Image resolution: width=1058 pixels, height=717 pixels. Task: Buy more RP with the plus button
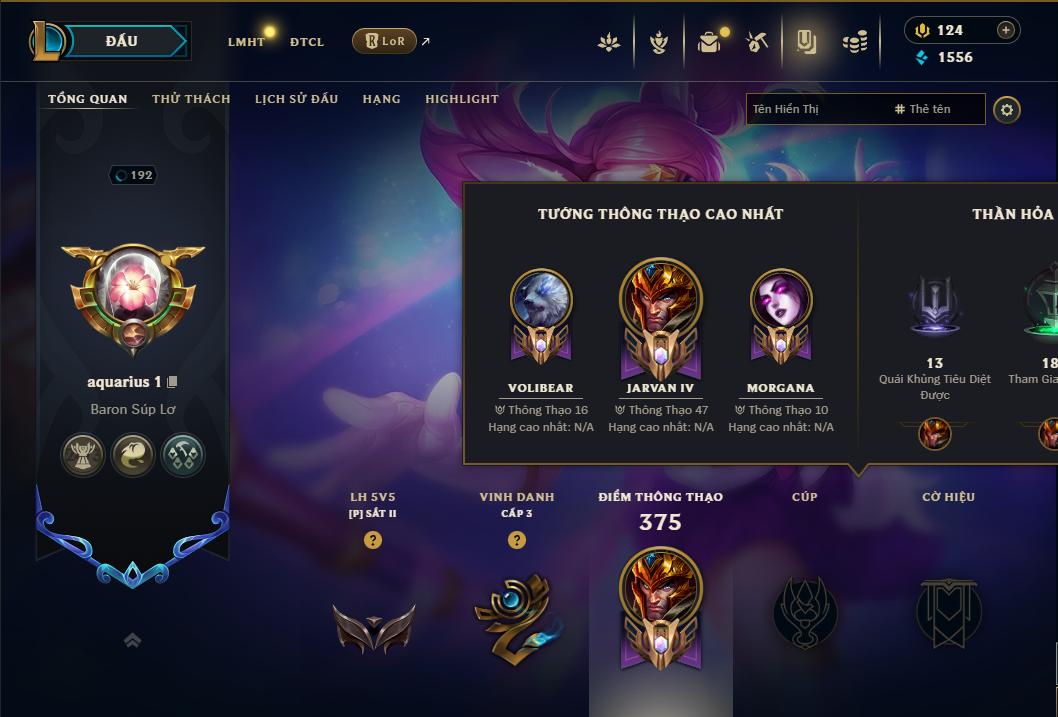(x=1006, y=30)
